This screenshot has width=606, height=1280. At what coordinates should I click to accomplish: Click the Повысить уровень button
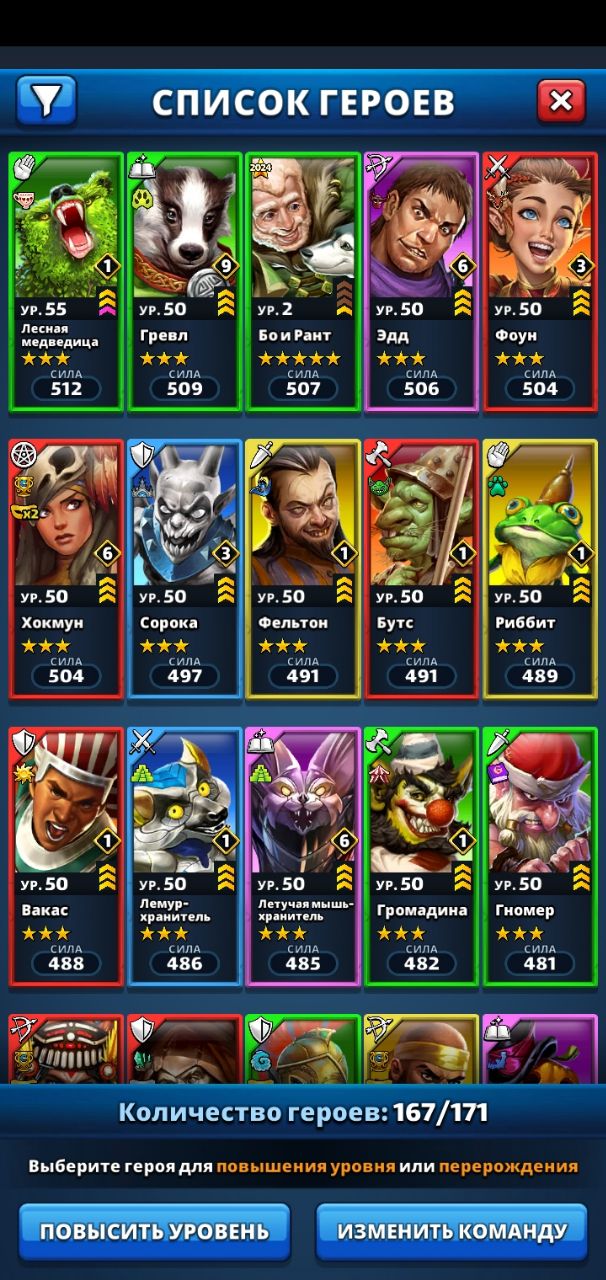(x=154, y=1231)
